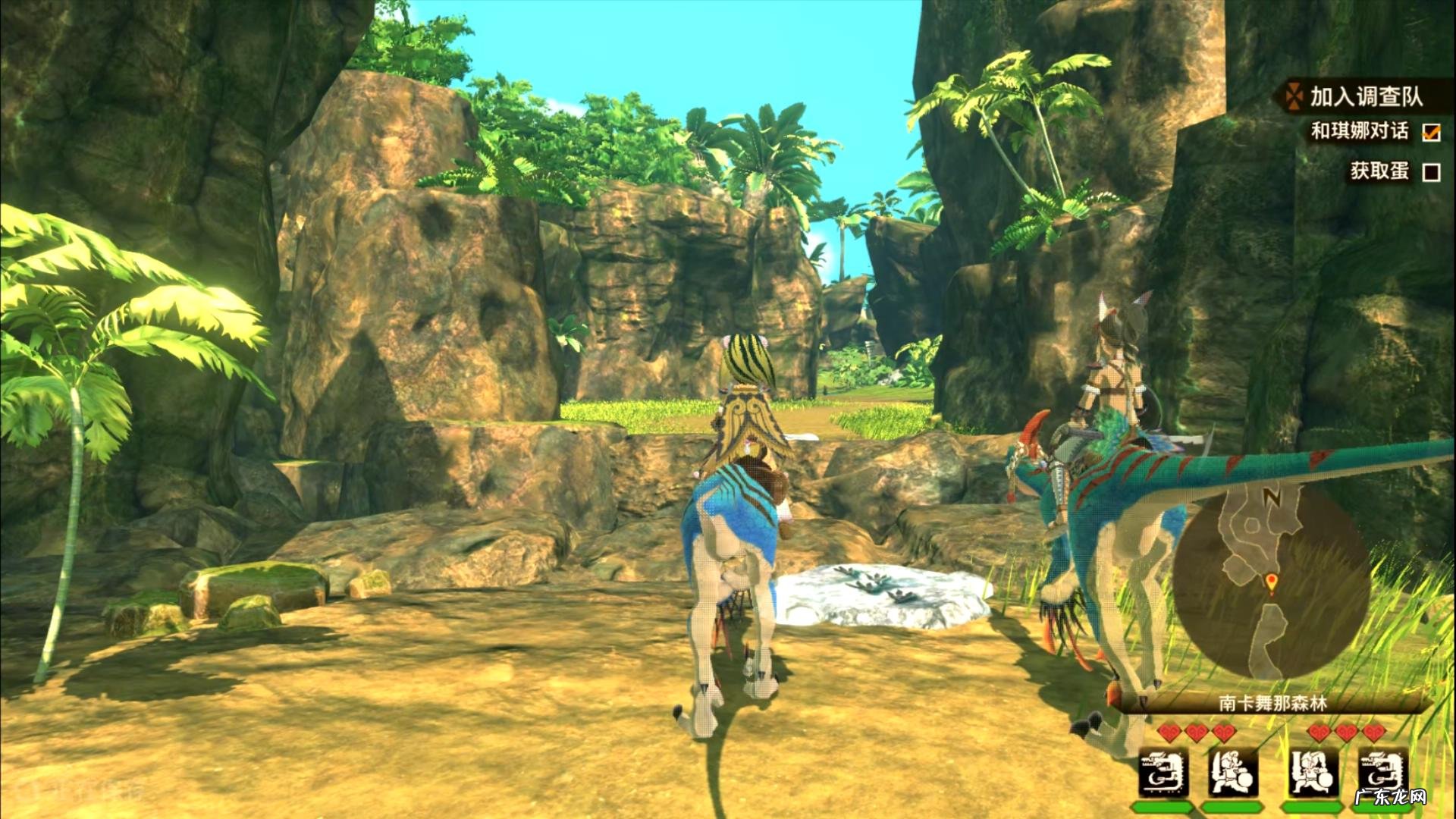Tick the empty 获取蛋 objective checkbox
Image resolution: width=1456 pixels, height=819 pixels.
(1431, 173)
